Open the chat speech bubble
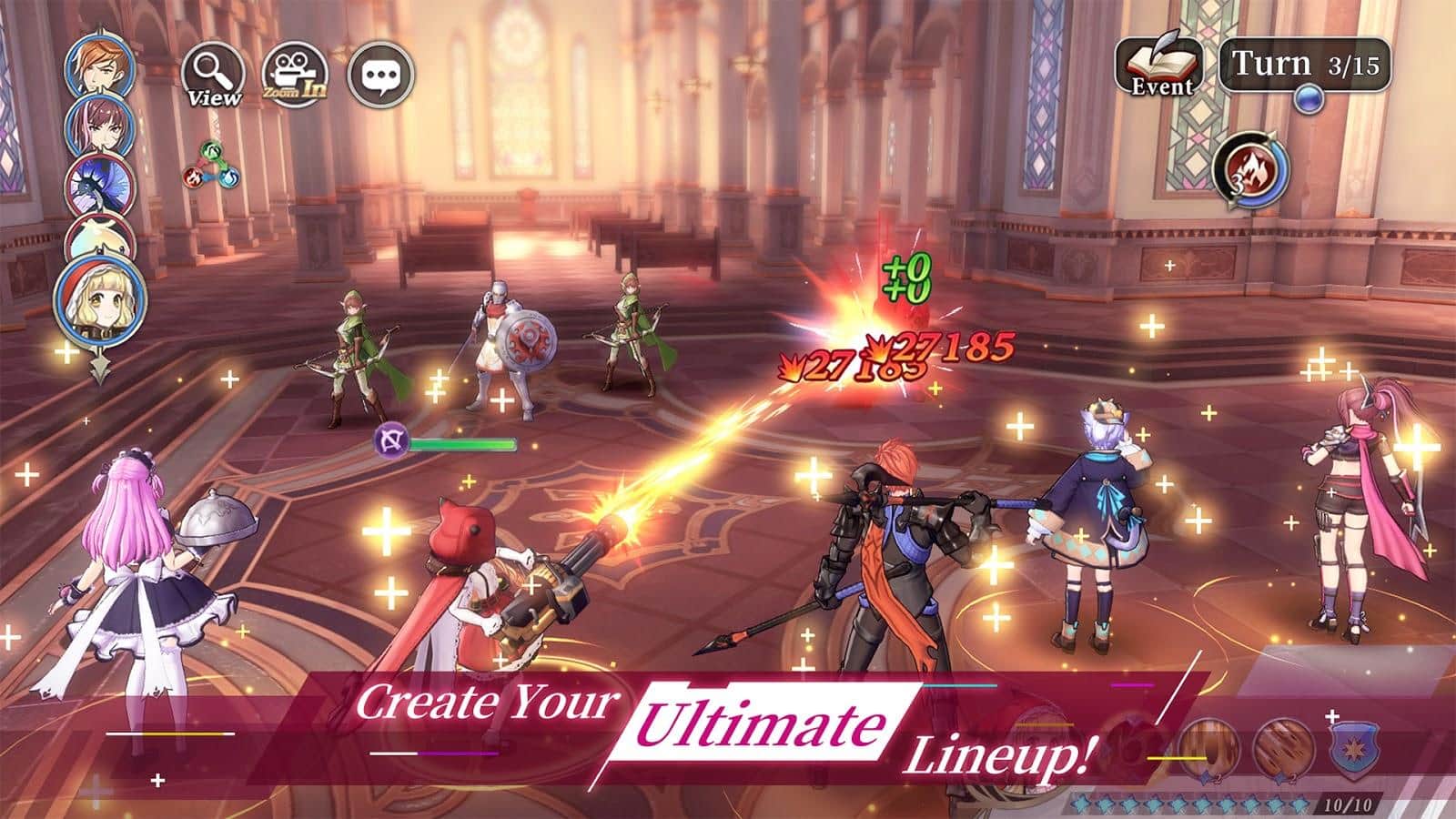Viewport: 1456px width, 819px height. click(380, 75)
